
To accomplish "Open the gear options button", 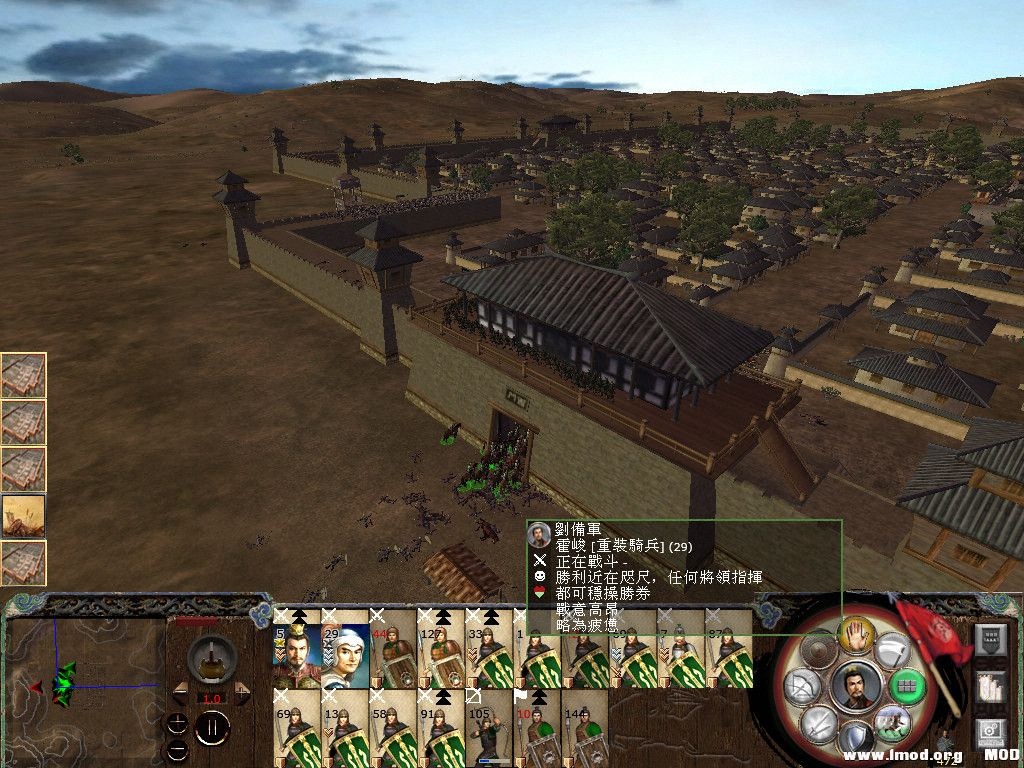I will click(x=991, y=734).
